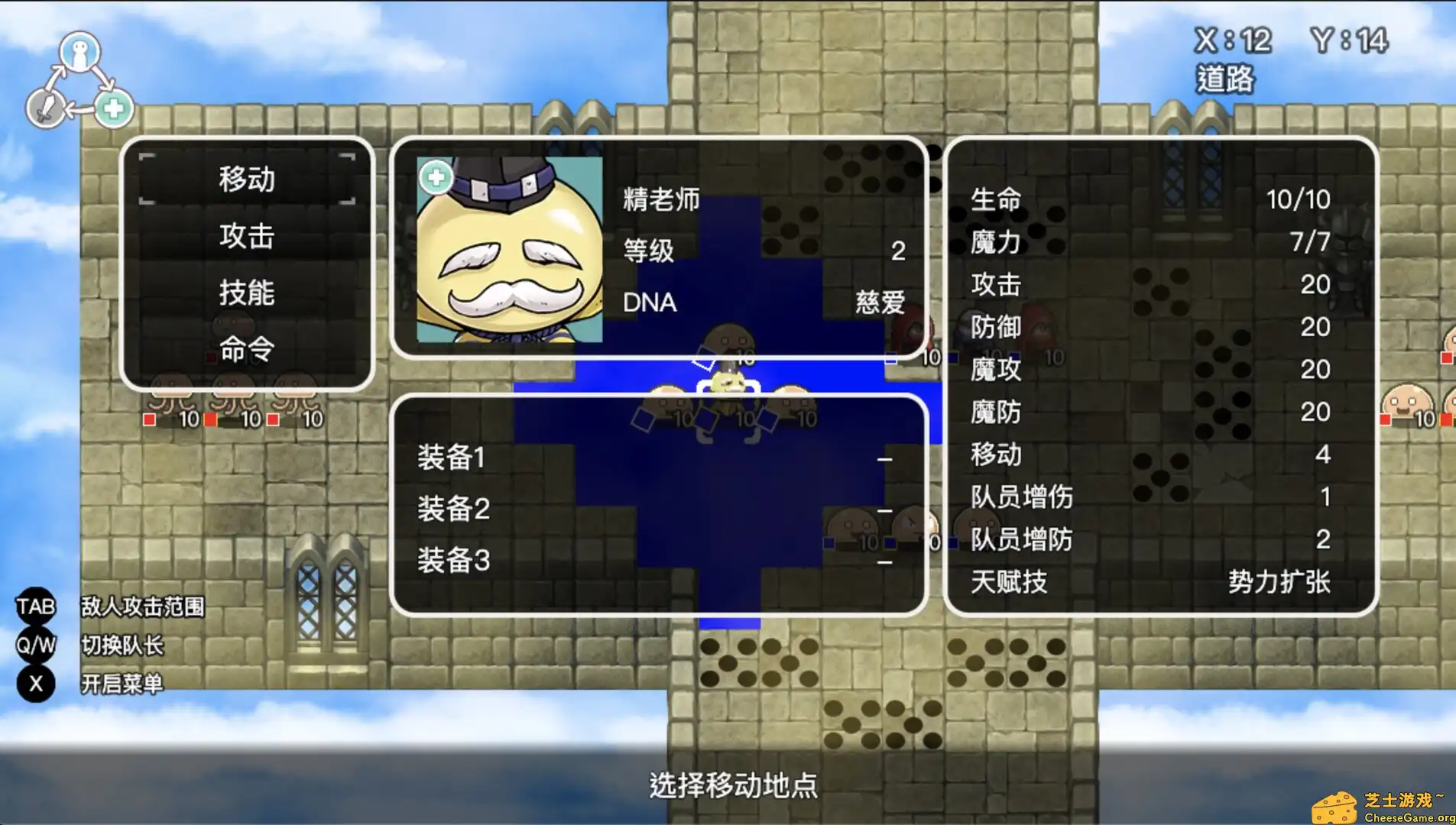Click the green healing plus icon in the cycle diagram
The width and height of the screenshot is (1456, 825).
click(113, 108)
